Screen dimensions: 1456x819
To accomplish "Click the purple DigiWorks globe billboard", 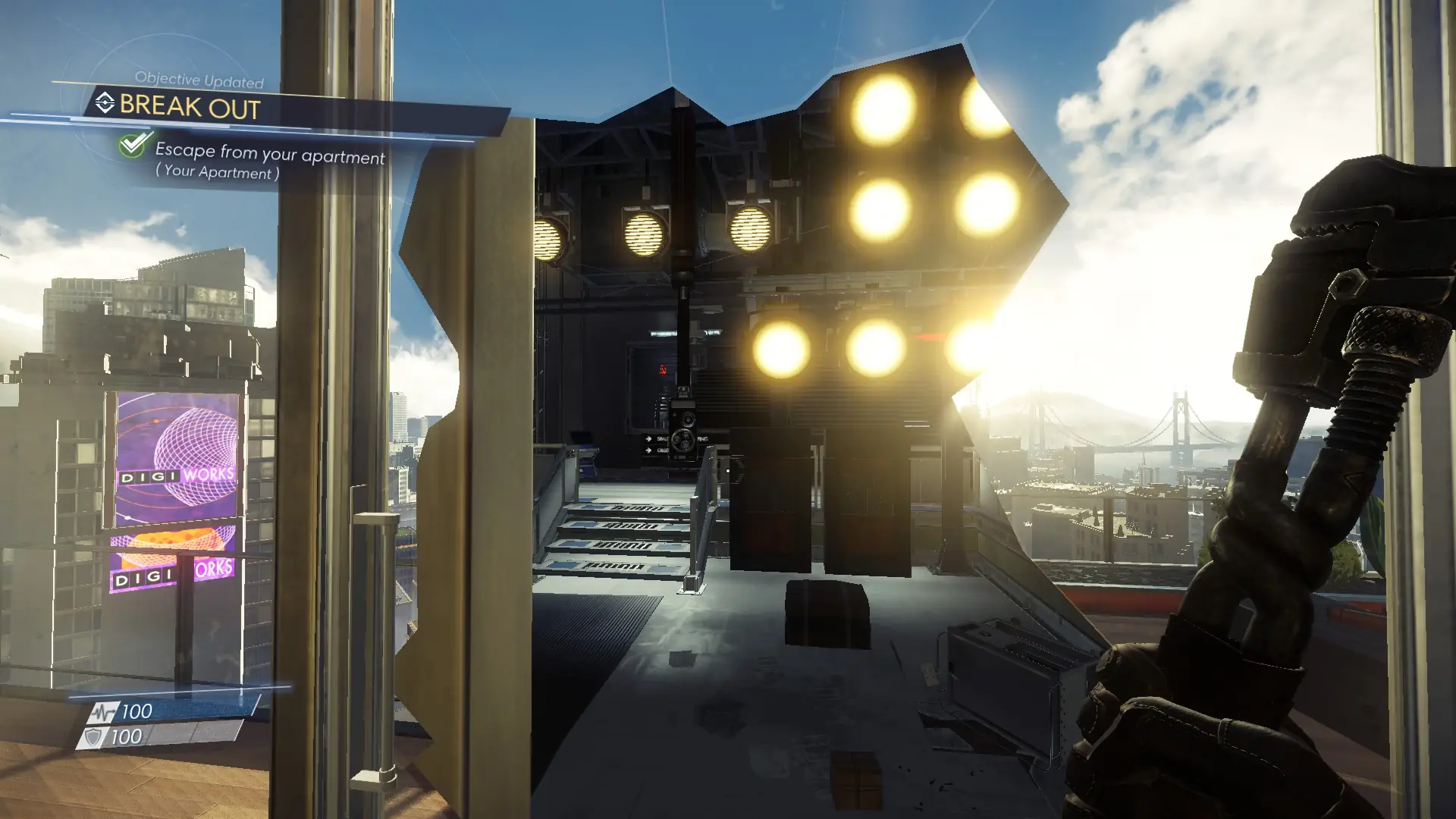I will click(x=173, y=456).
